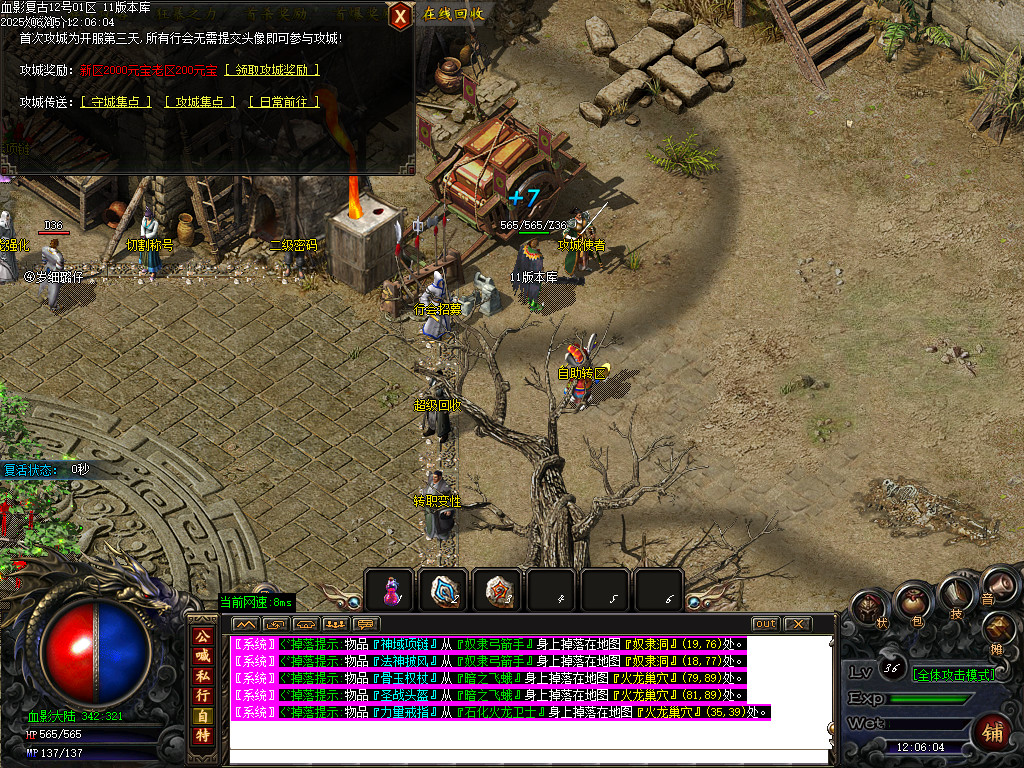Use the red potion in hotbar slot 1
The height and width of the screenshot is (768, 1024).
point(389,590)
